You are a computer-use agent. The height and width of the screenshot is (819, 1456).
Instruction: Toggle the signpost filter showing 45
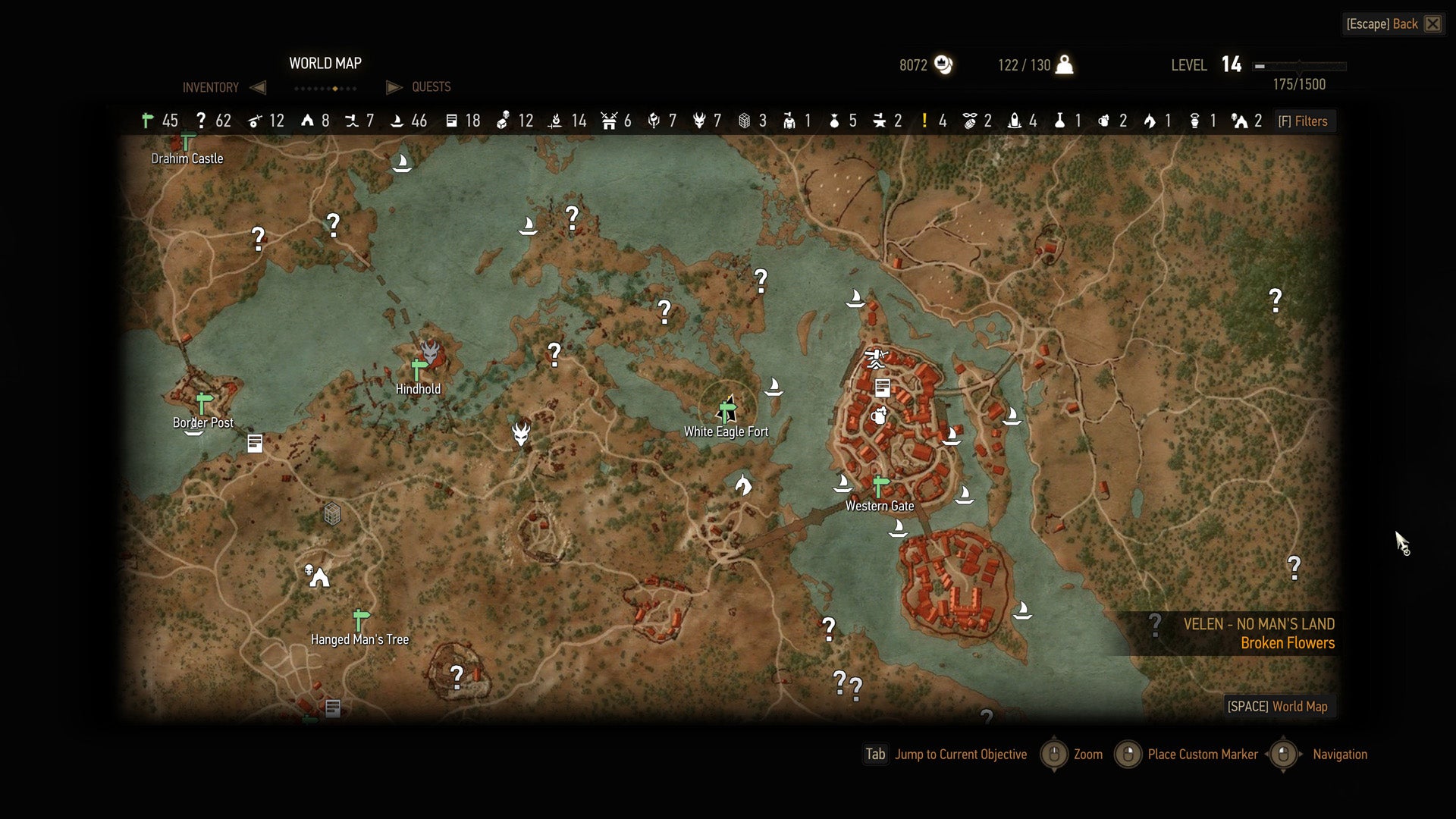146,121
